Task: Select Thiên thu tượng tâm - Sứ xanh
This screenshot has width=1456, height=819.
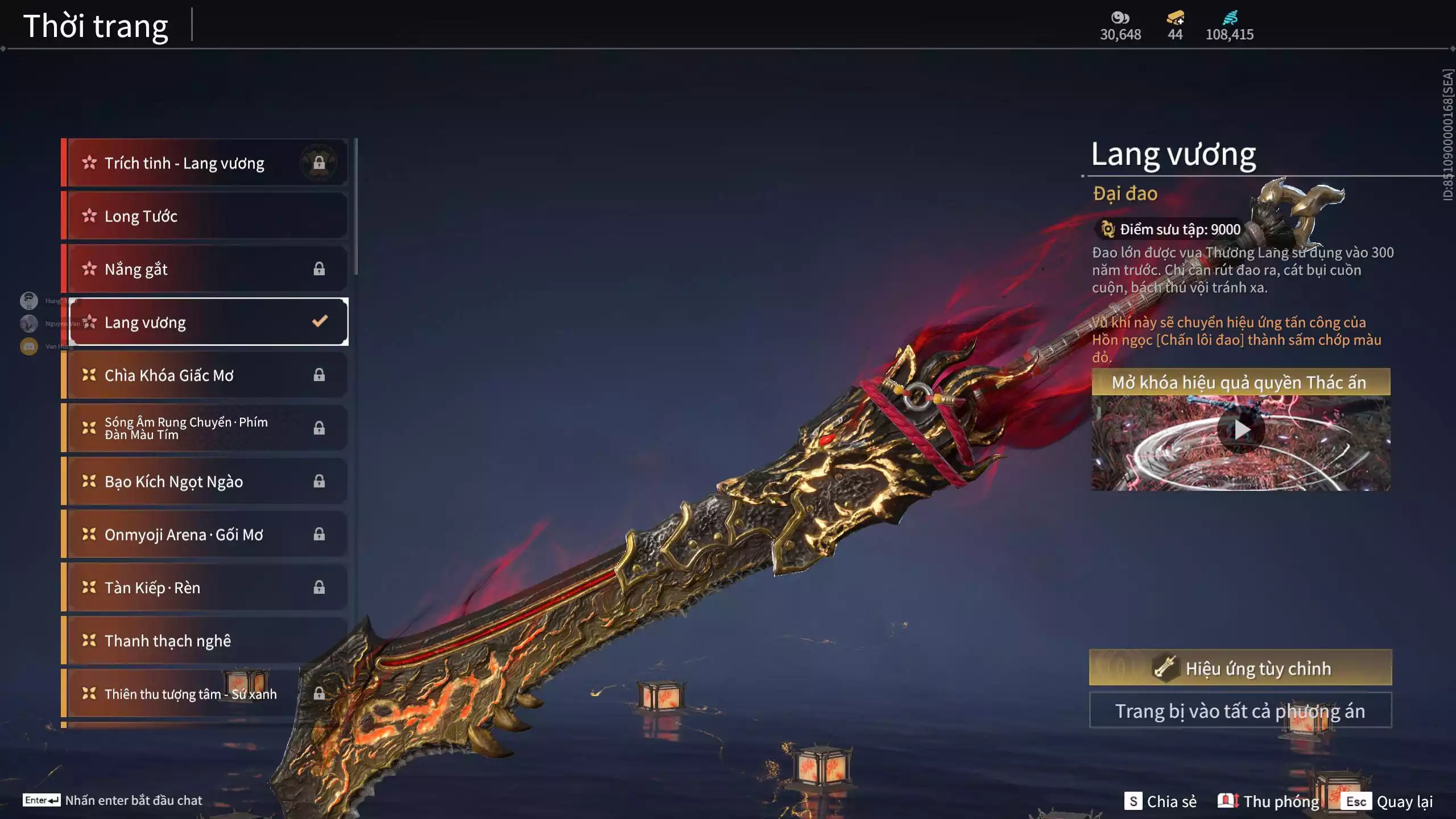Action: [205, 694]
